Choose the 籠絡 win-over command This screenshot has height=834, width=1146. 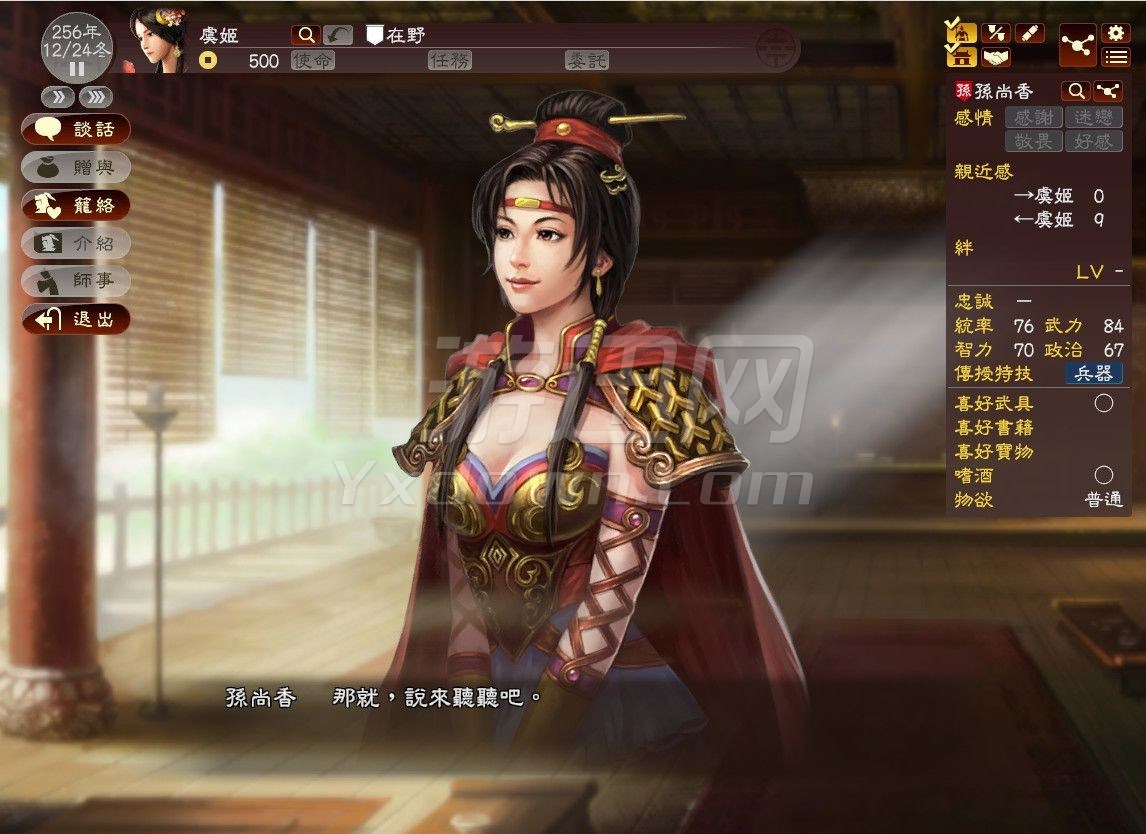pos(76,205)
